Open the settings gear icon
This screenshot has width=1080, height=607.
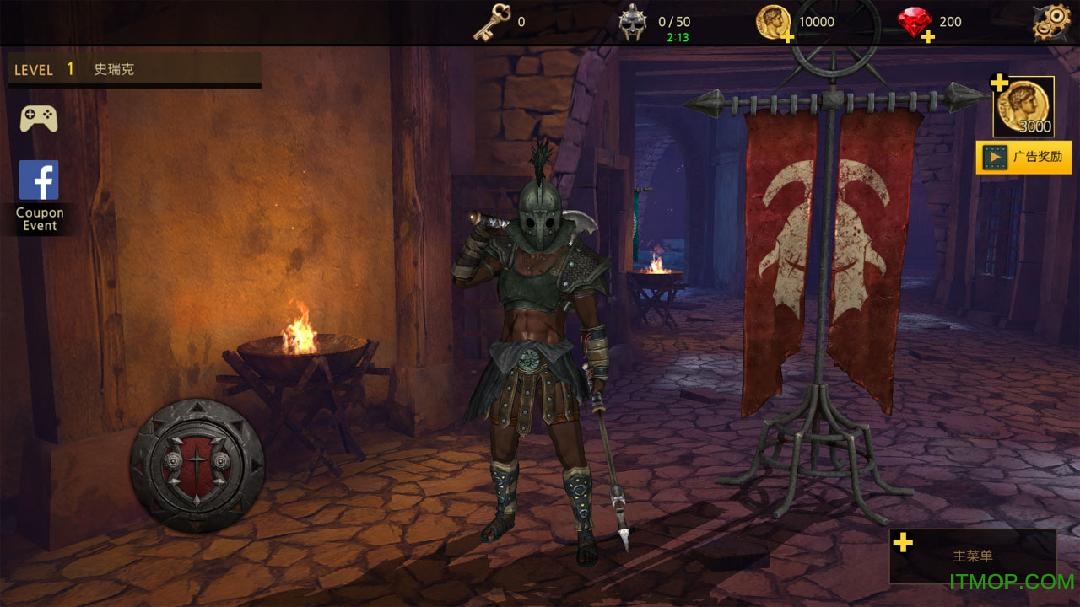[x=1051, y=22]
